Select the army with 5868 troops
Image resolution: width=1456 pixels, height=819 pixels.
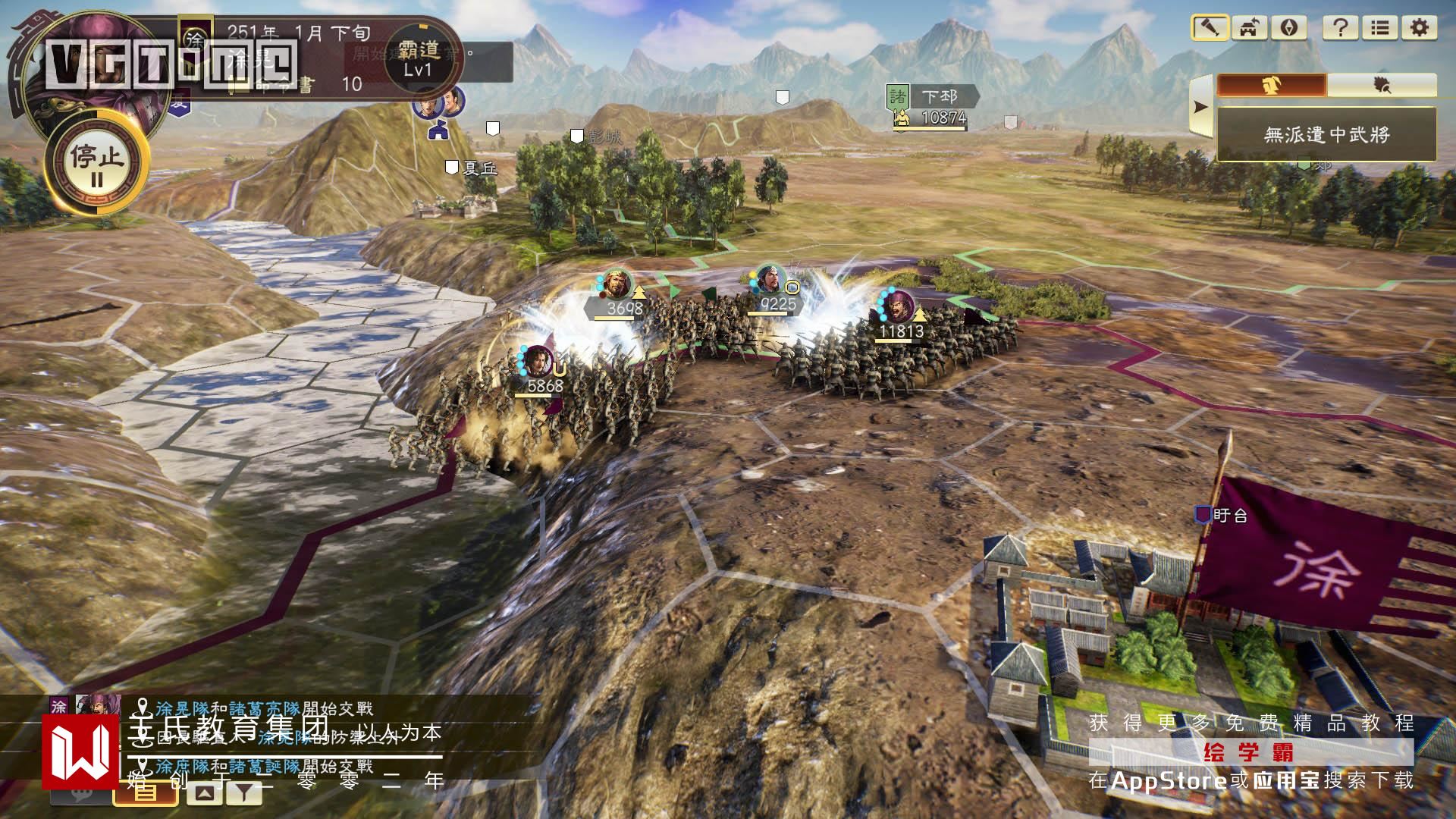tap(538, 362)
